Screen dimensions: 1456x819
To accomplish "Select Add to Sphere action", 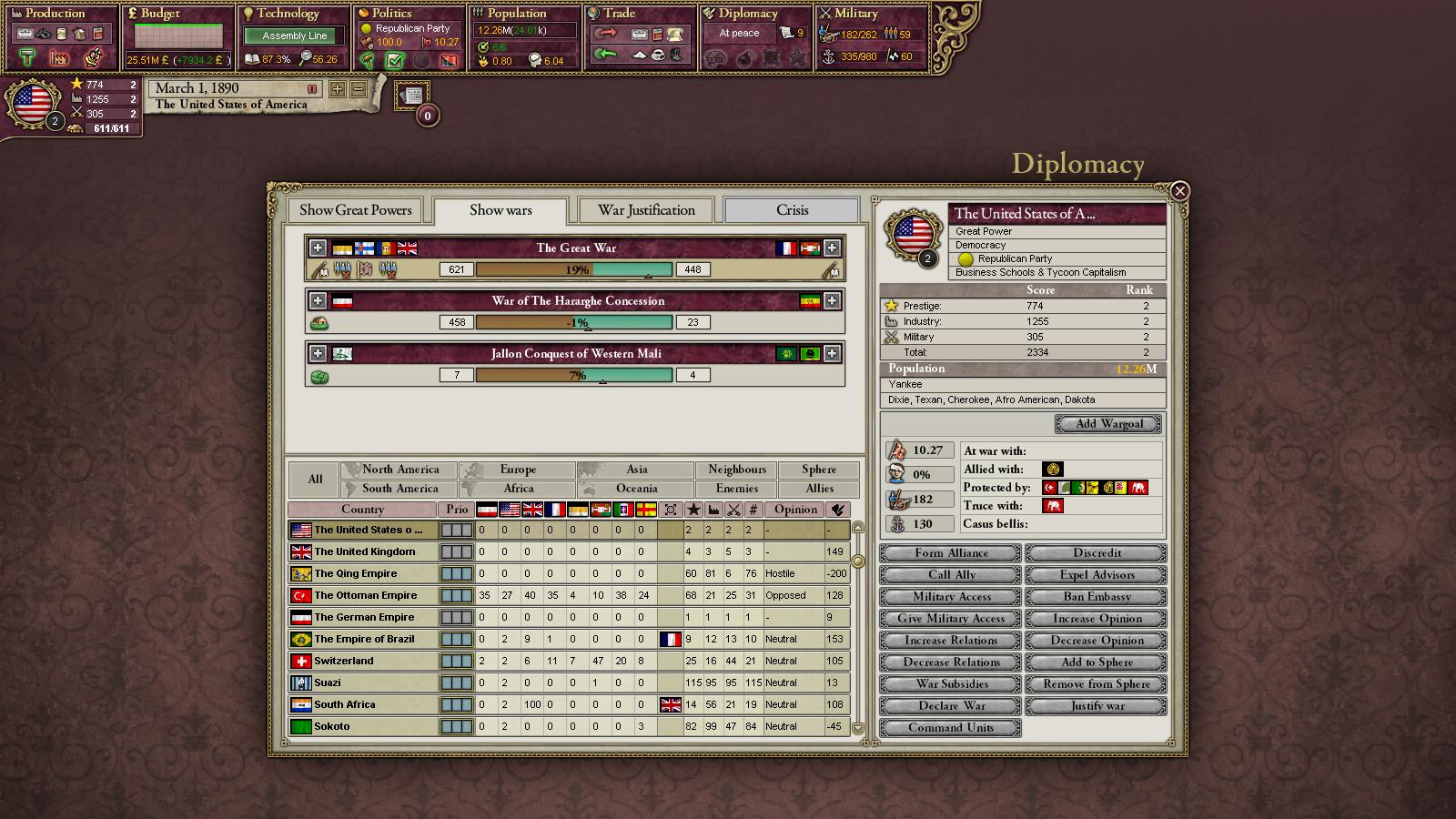I will (1097, 662).
